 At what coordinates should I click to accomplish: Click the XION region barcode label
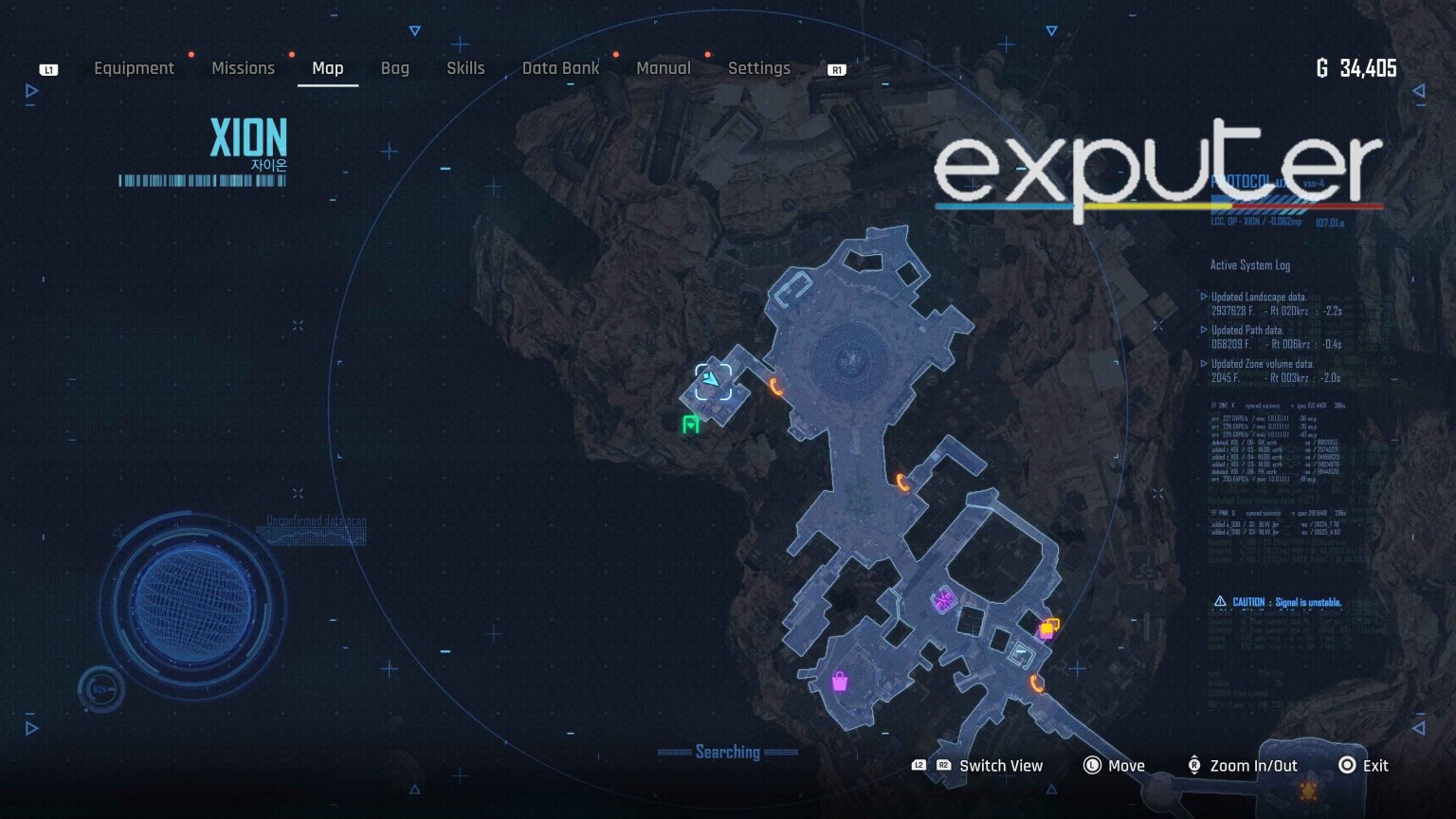(202, 178)
